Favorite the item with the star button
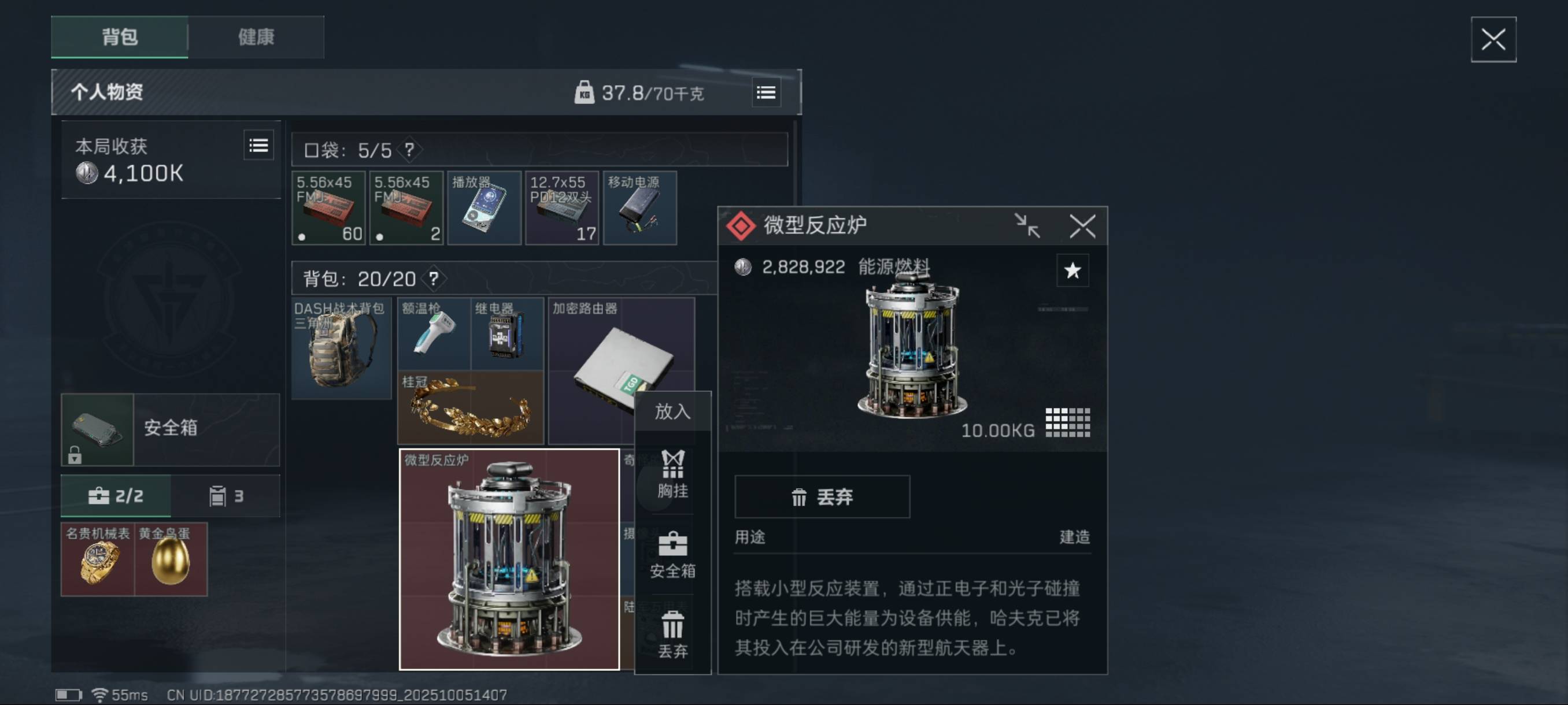Image resolution: width=1568 pixels, height=705 pixels. coord(1072,270)
